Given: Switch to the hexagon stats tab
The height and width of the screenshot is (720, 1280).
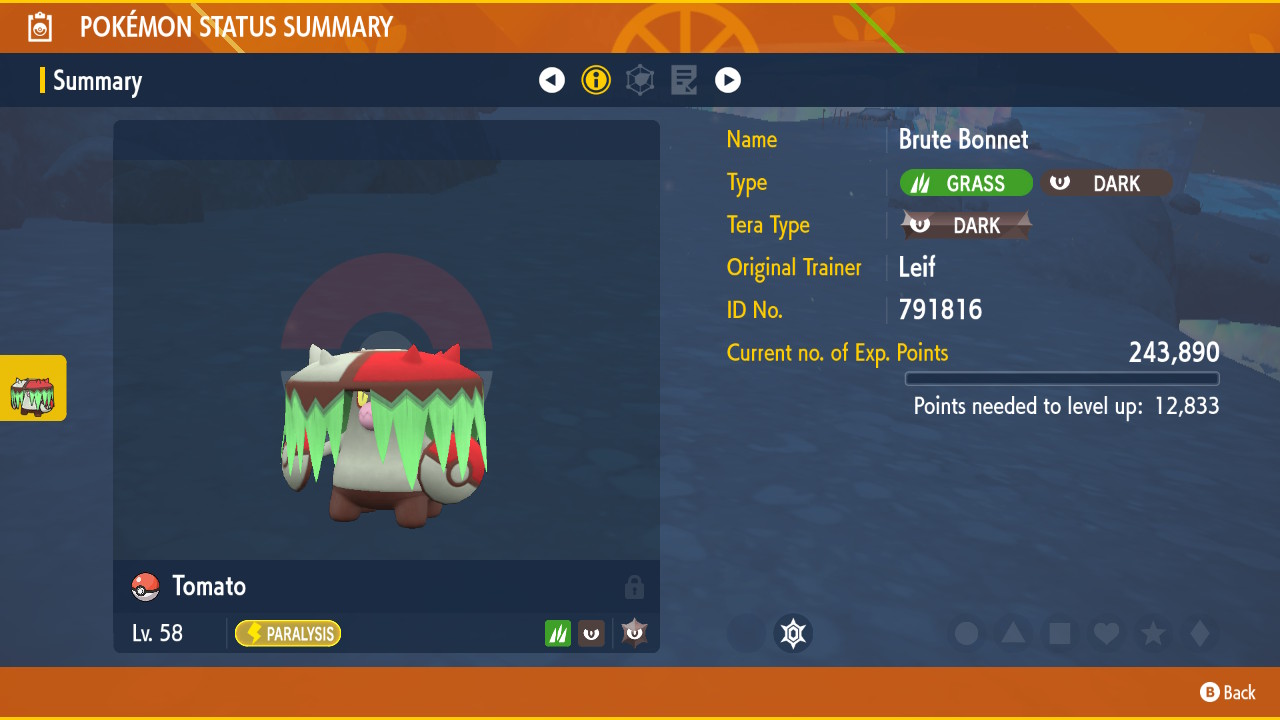Looking at the screenshot, I should 640,80.
